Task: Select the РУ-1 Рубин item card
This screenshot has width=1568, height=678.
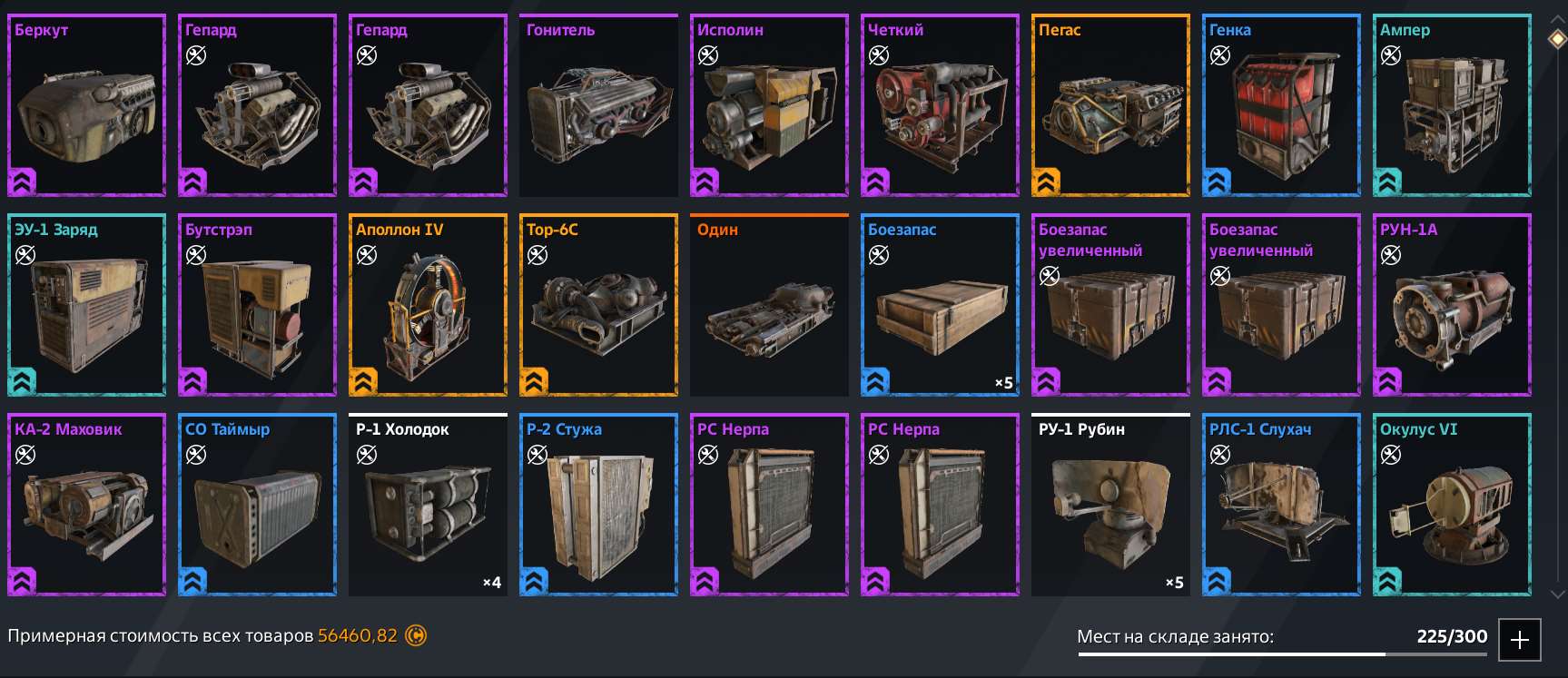Action: point(1109,505)
